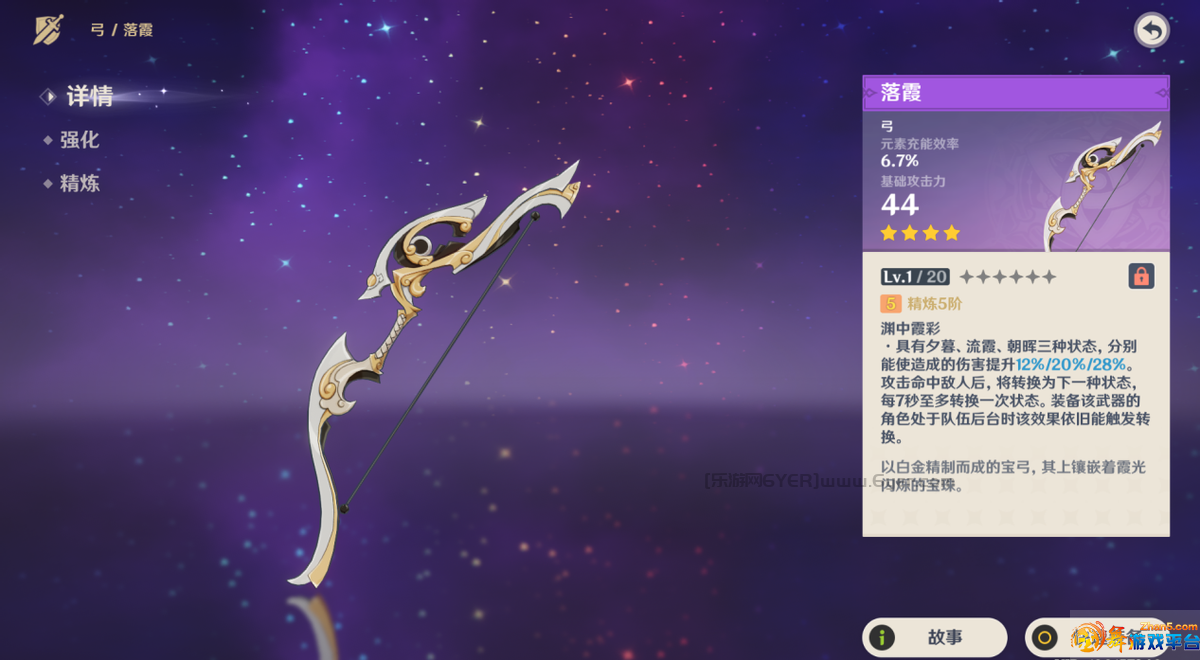The width and height of the screenshot is (1200, 660).
Task: Open the 详情 details tab
Action: tap(89, 96)
